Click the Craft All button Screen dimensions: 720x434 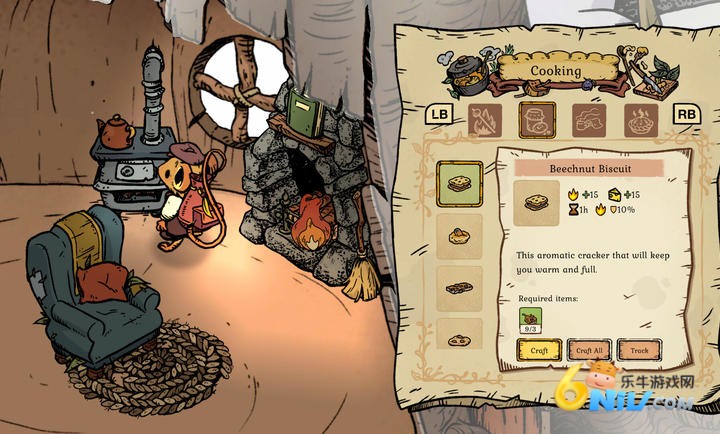click(589, 350)
